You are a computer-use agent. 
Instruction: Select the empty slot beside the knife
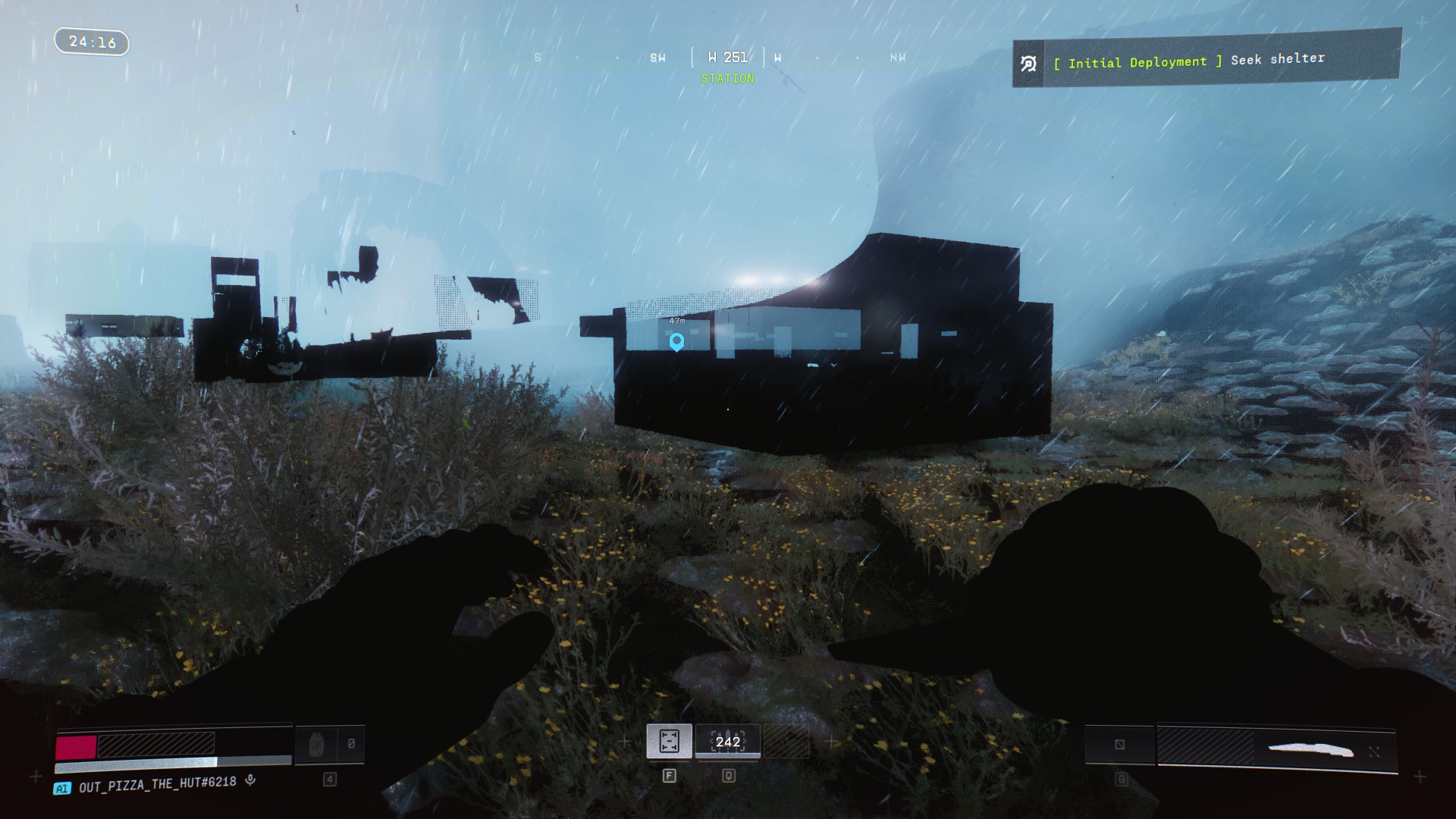(1119, 745)
